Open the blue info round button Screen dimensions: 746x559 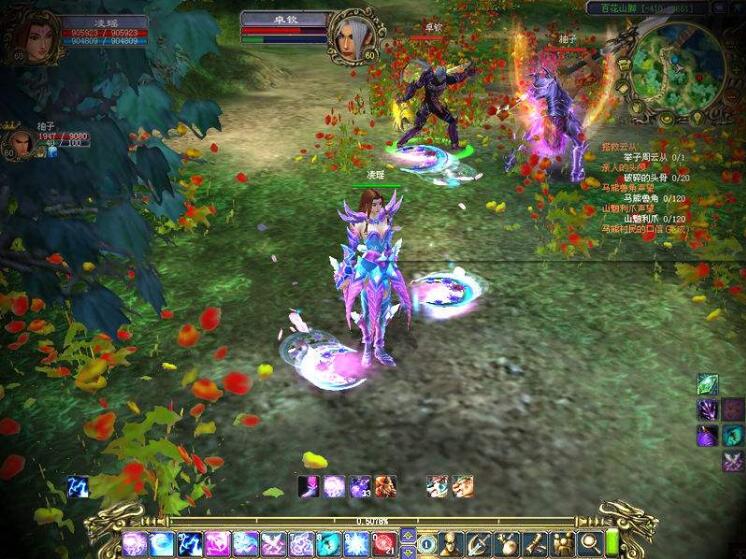426,543
